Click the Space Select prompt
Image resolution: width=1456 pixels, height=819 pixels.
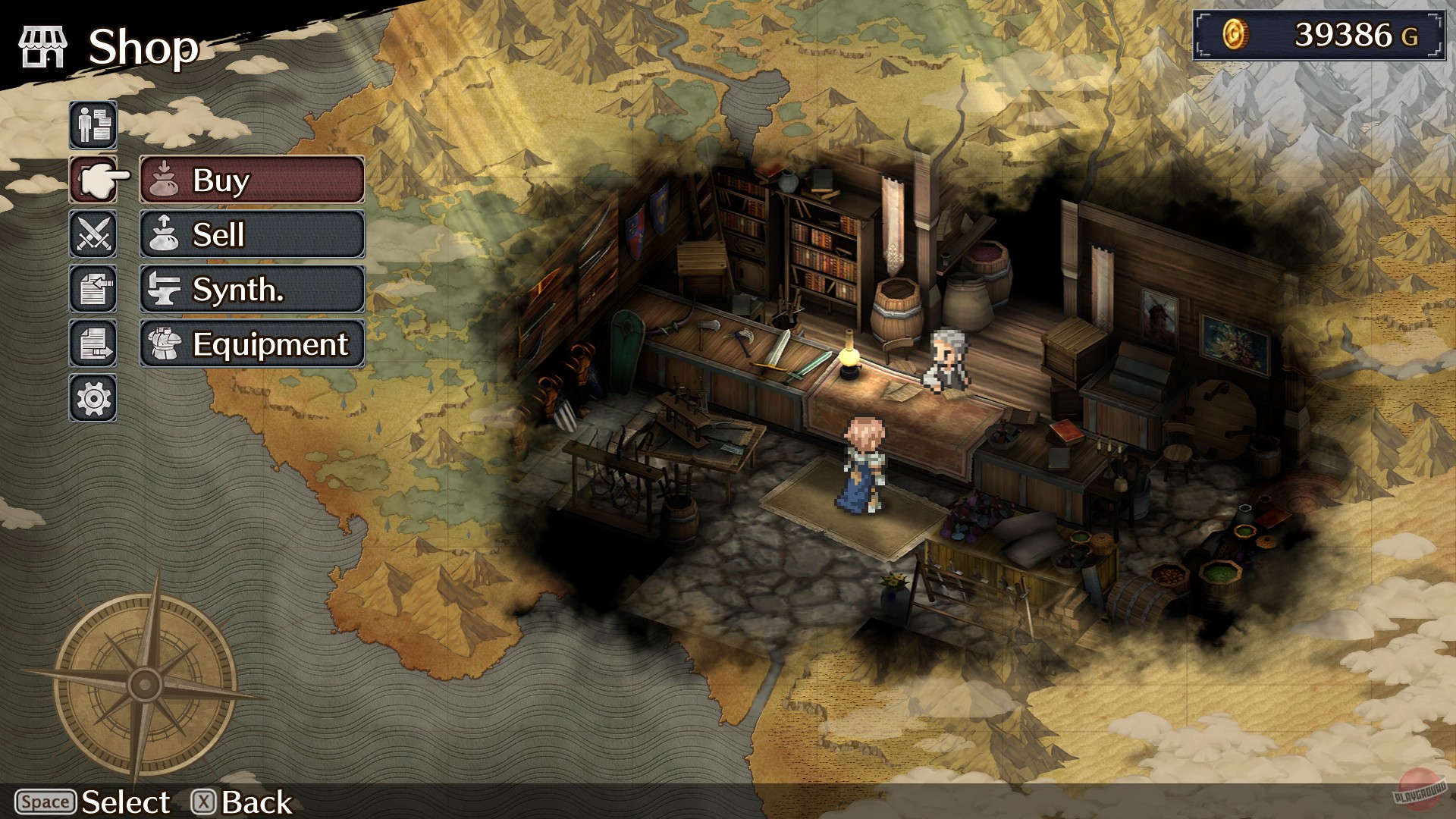coord(91,802)
